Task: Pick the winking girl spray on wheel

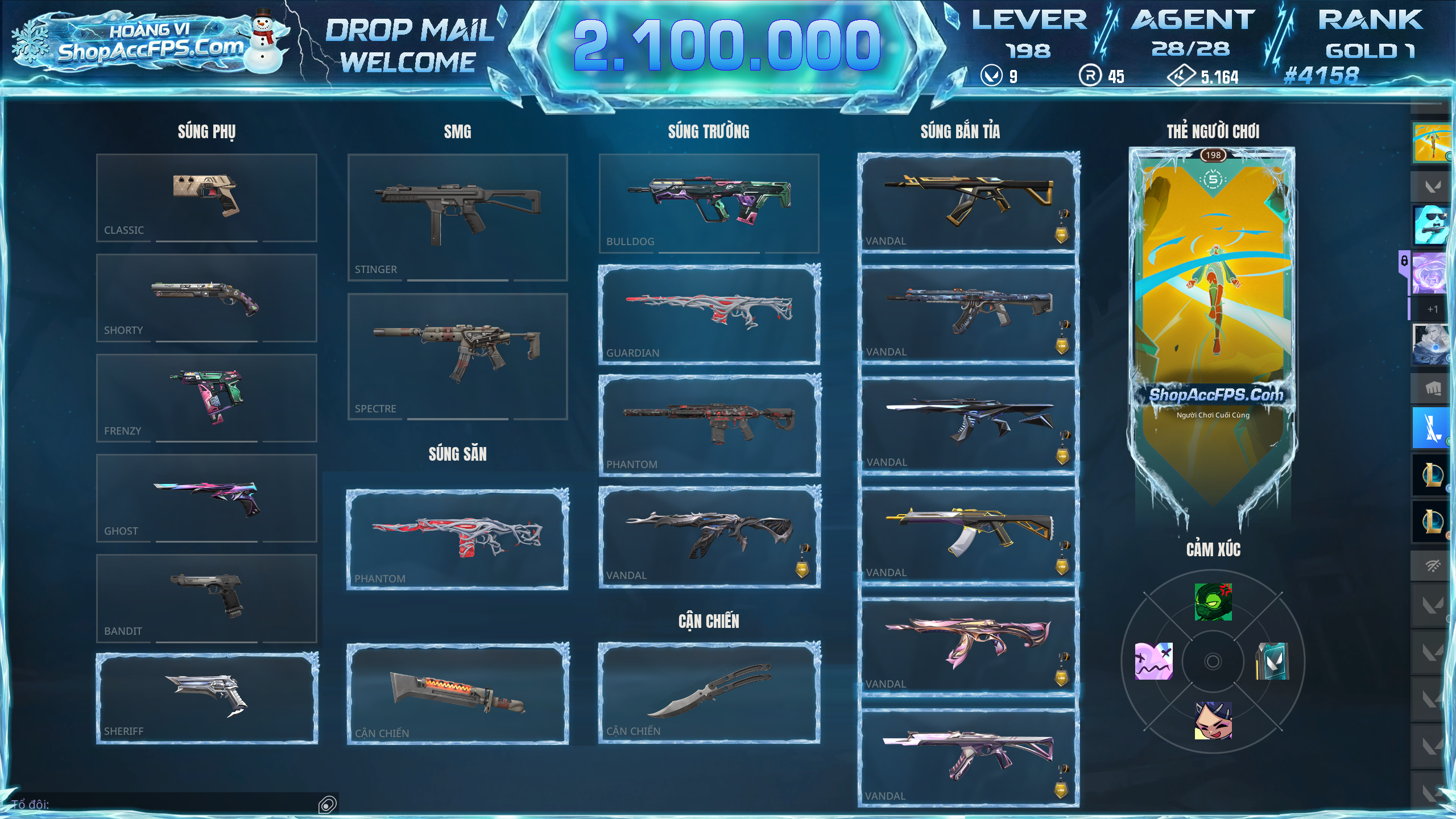Action: 1213,721
